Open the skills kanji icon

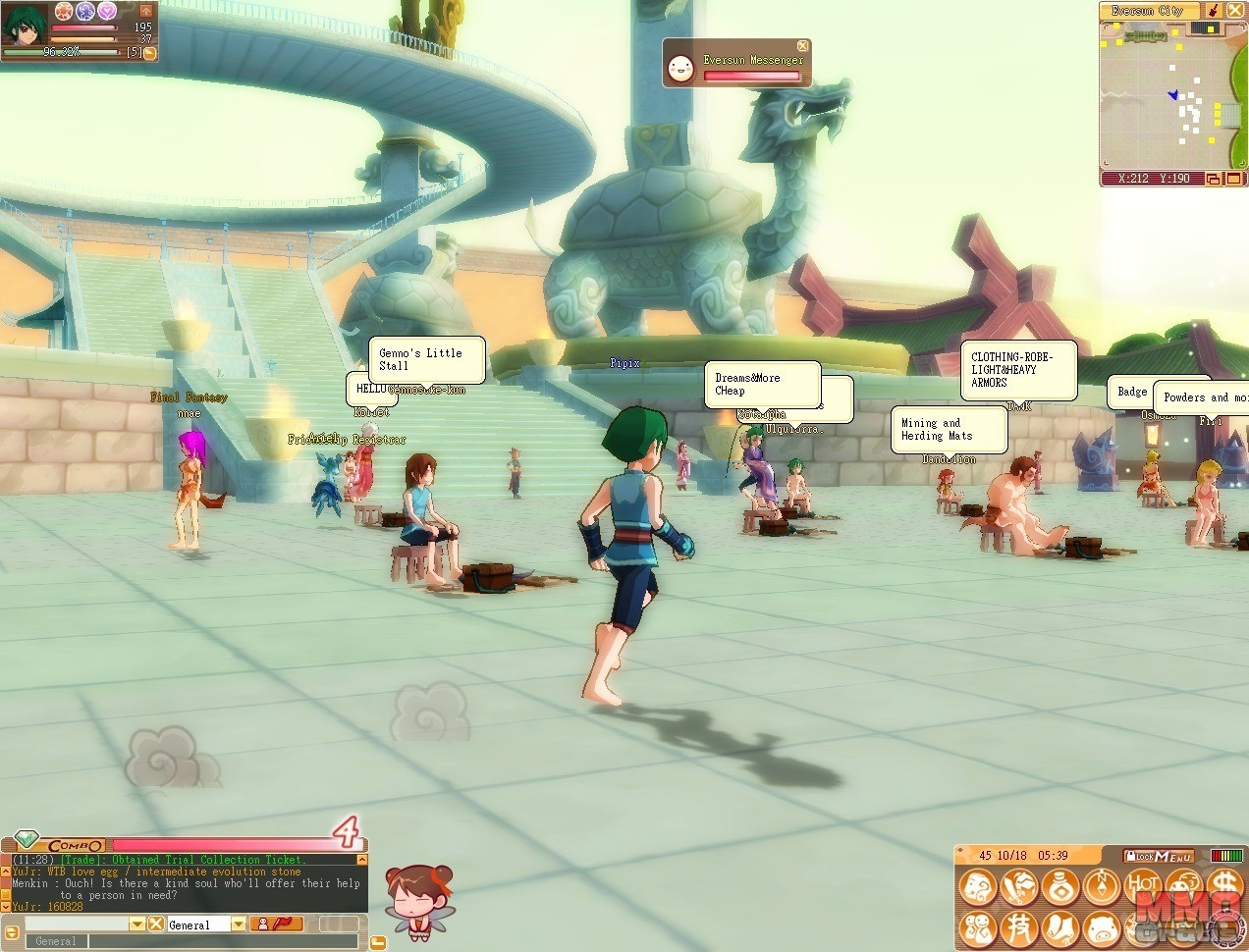click(x=1020, y=927)
